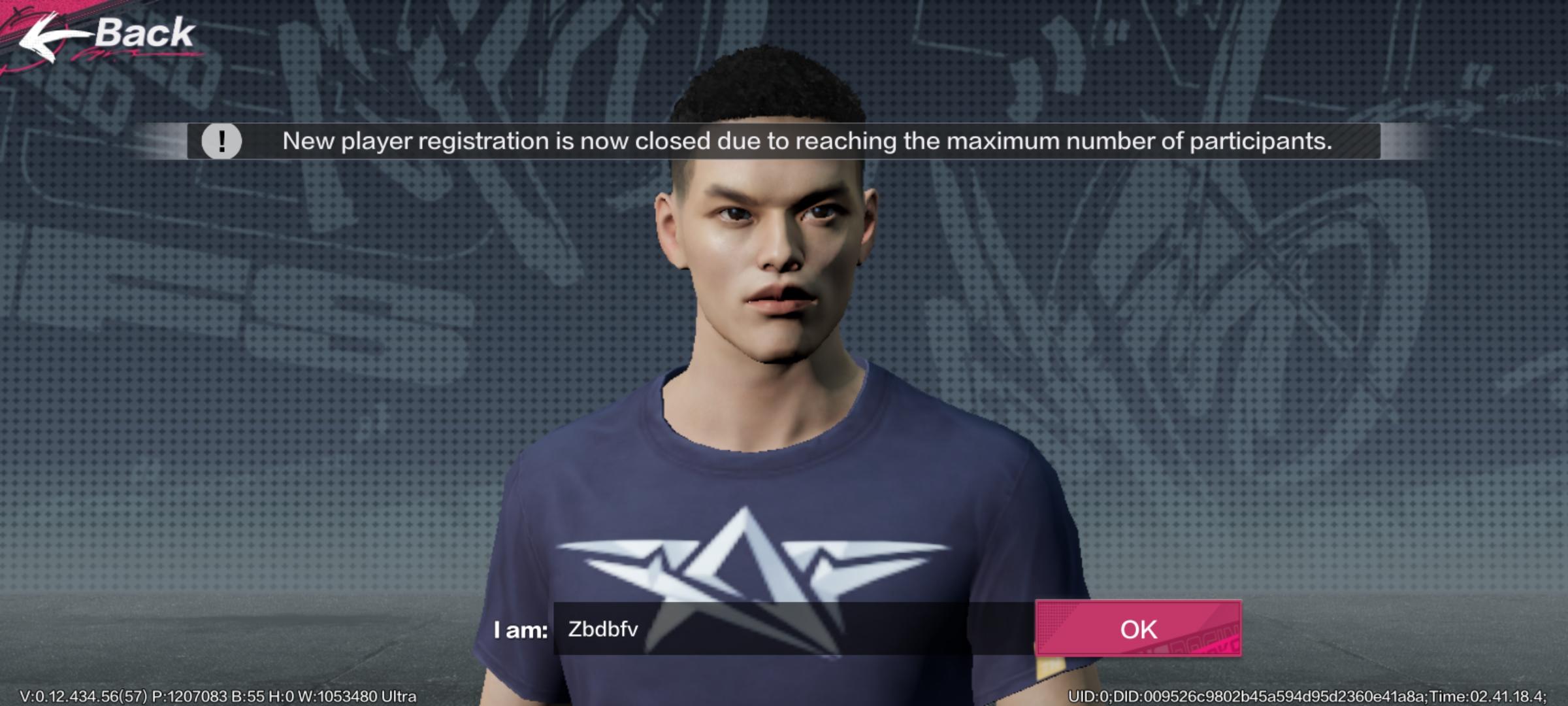
Task: Select the "I am" name input field
Action: (x=793, y=629)
